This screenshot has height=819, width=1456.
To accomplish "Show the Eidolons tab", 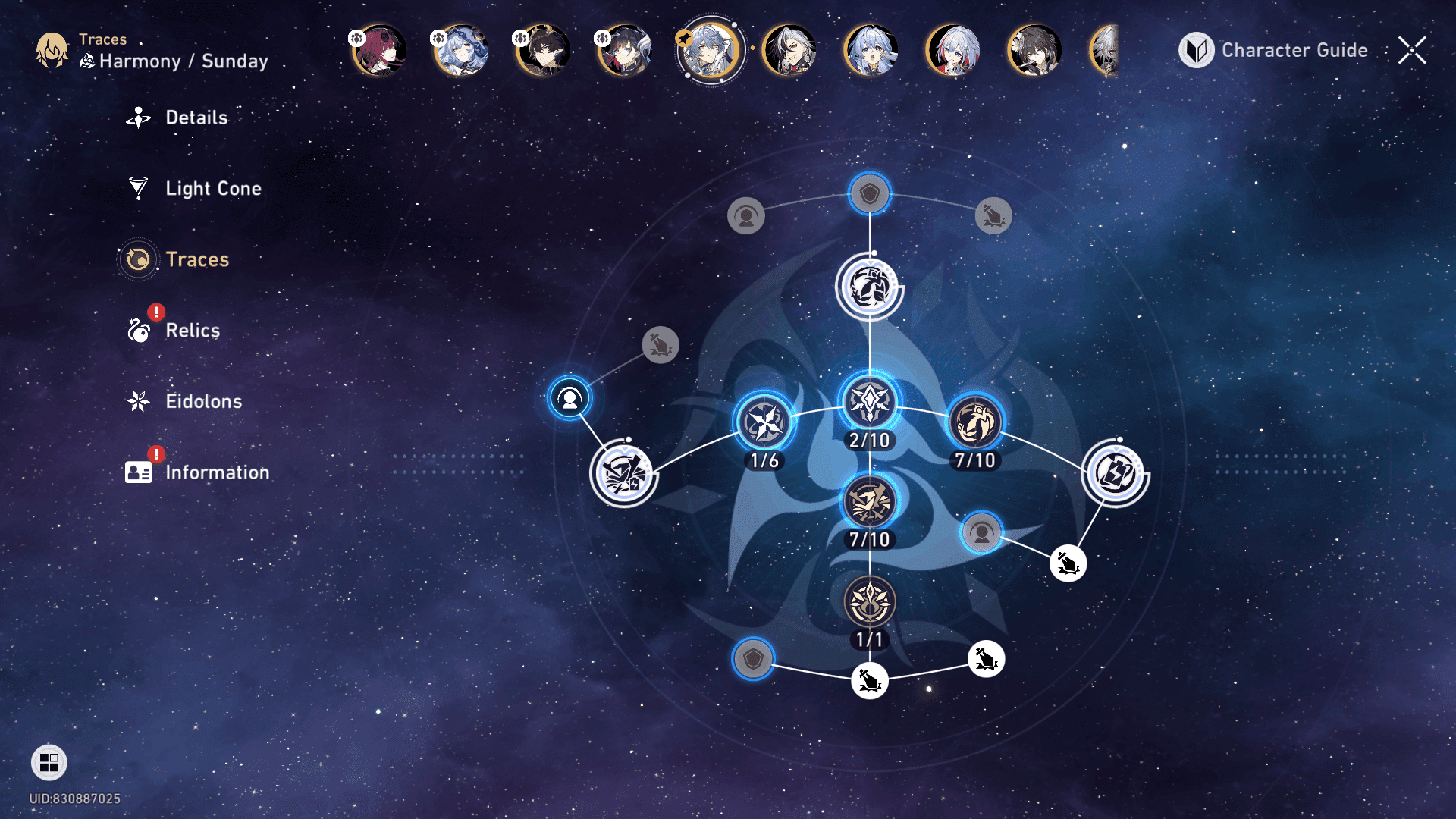I will click(203, 401).
